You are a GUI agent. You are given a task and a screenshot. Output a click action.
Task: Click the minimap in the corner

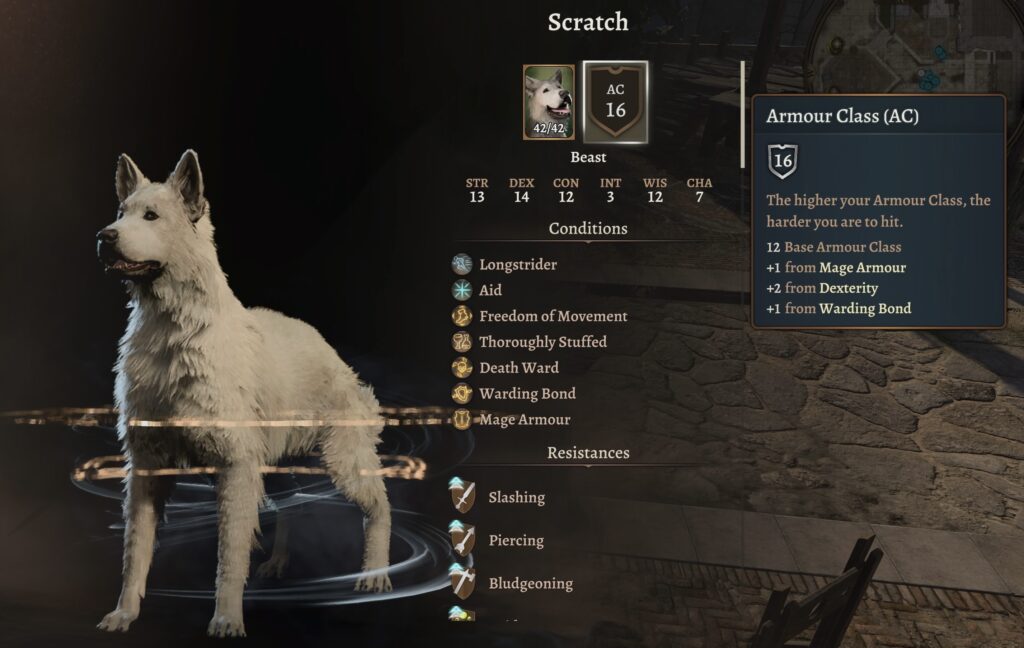click(x=918, y=45)
